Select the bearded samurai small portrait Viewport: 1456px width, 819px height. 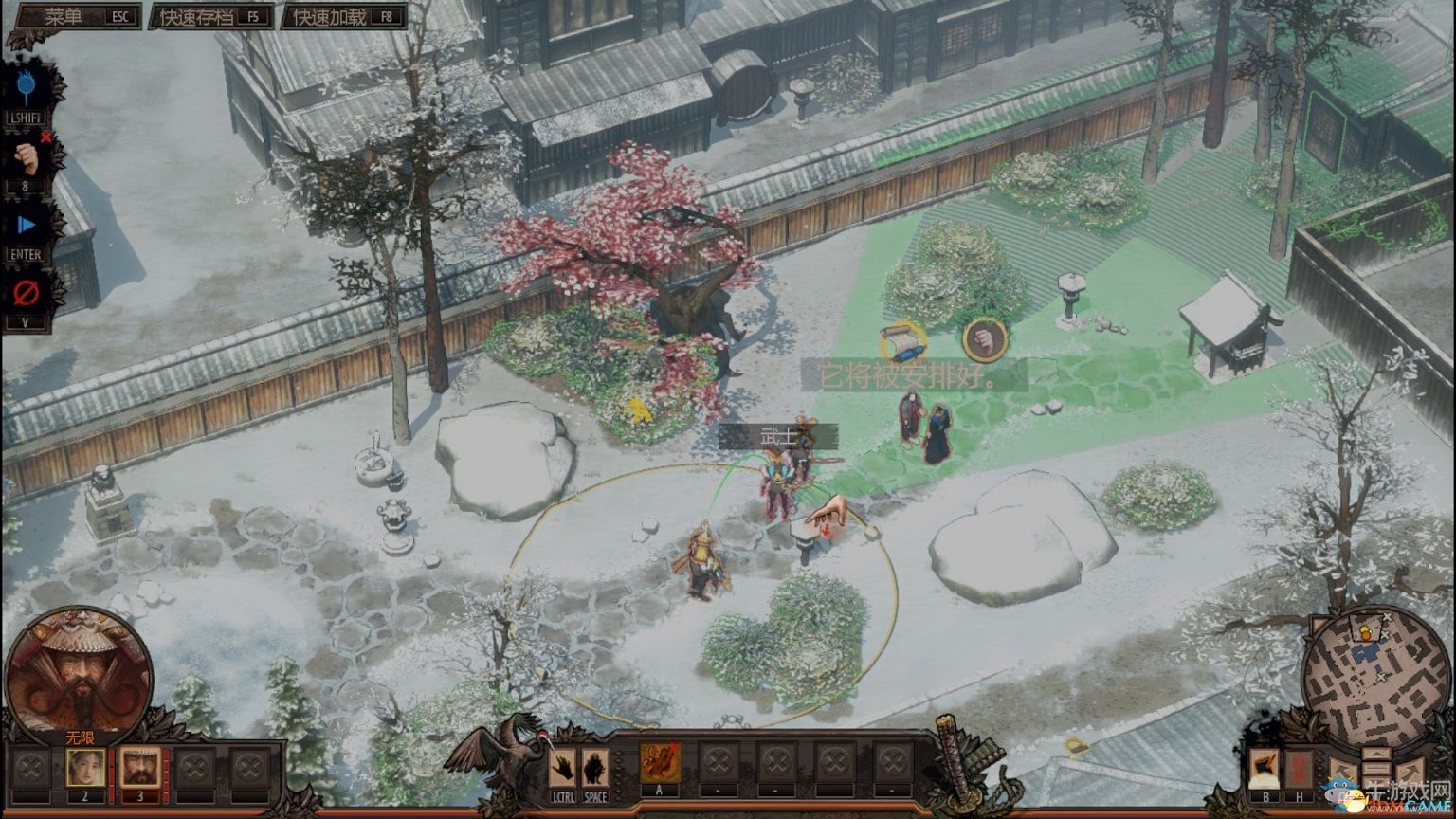click(x=140, y=767)
